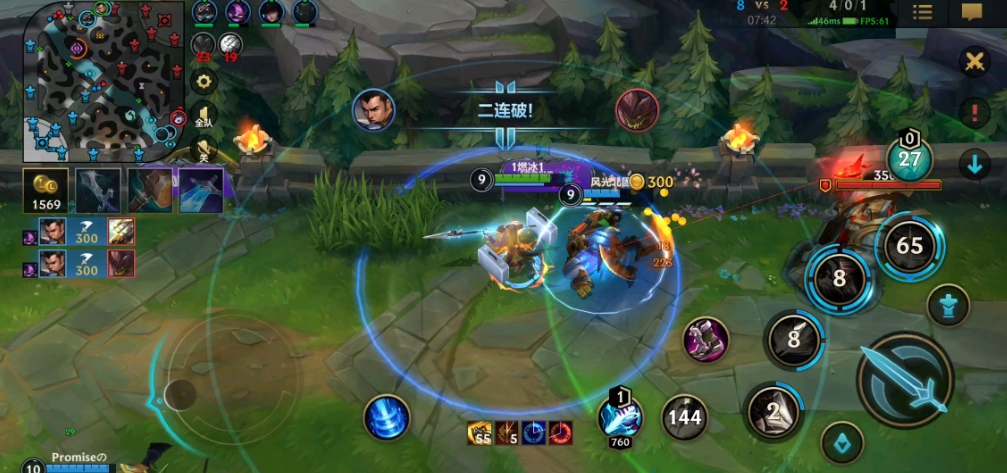Select the teal ability showing 27
Screen dimensions: 1007x473
pos(909,159)
